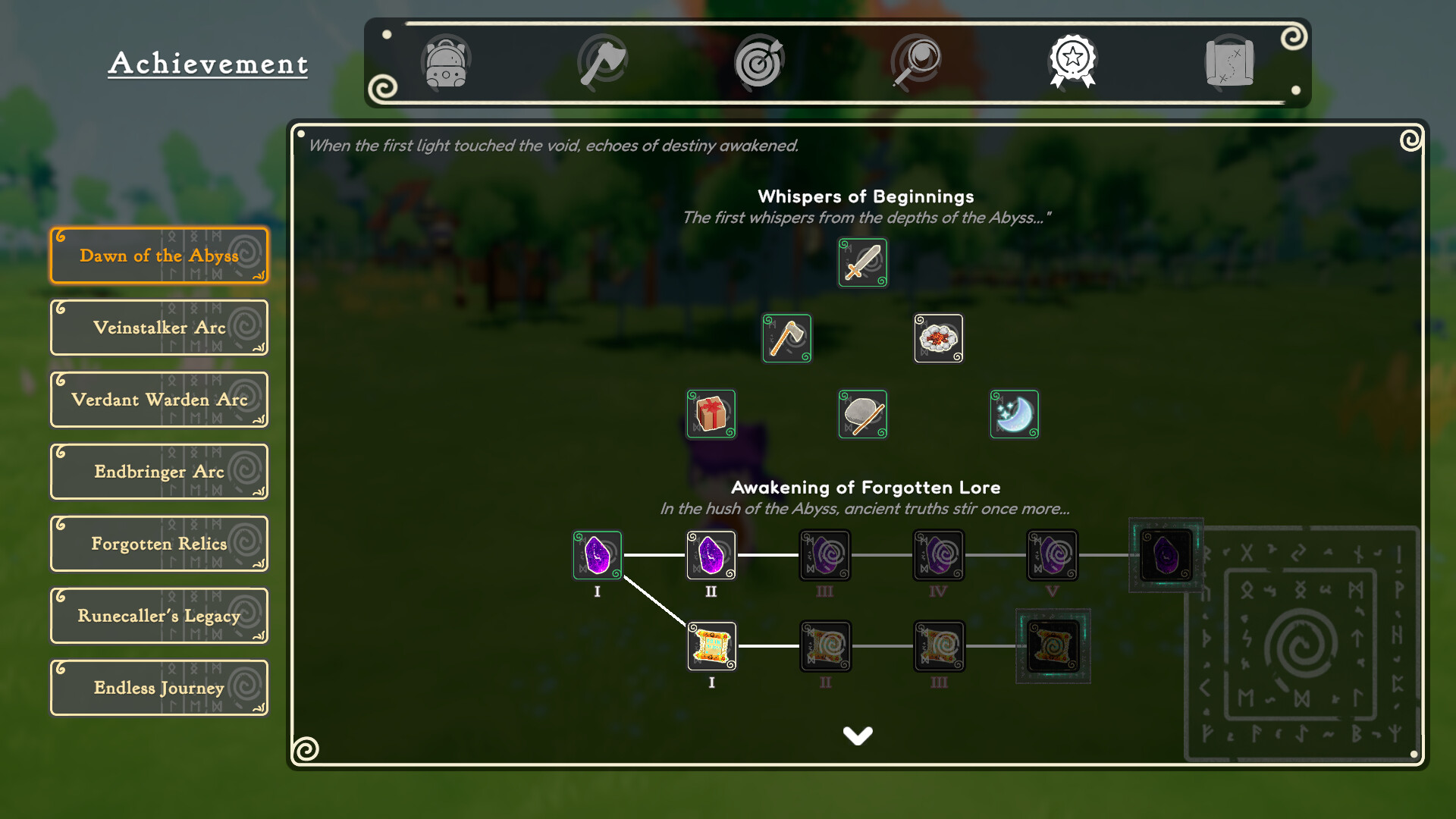View the Forgotten Relics achievements
1456x819 pixels.
[x=159, y=543]
